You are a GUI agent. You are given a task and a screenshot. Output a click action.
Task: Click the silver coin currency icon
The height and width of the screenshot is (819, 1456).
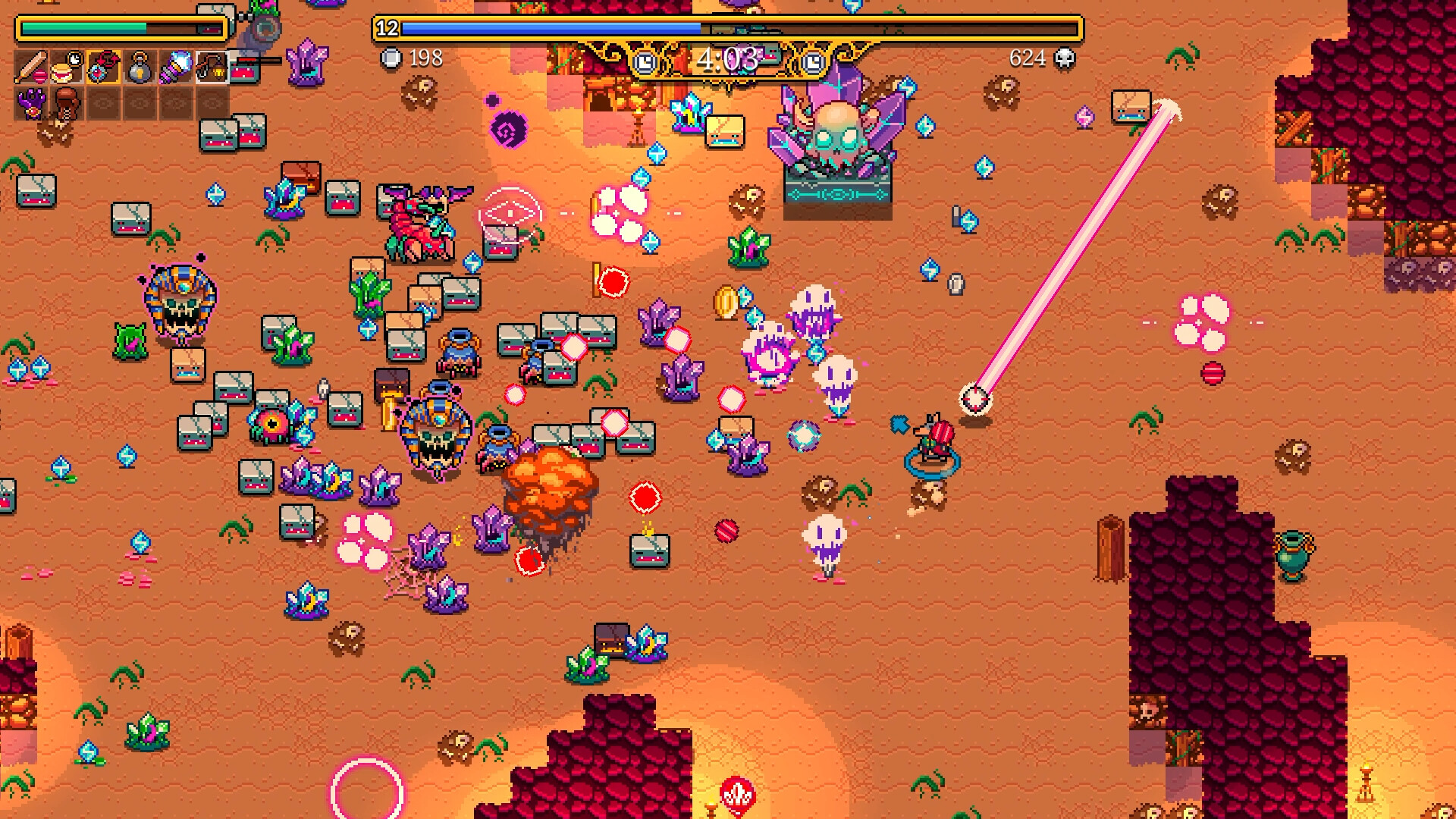391,58
